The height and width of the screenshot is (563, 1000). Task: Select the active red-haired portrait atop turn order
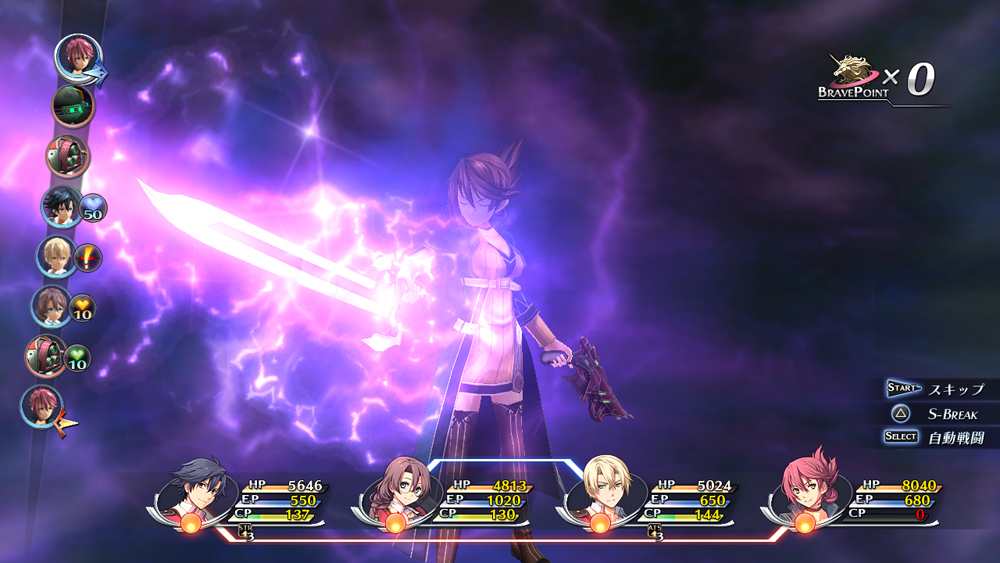tap(74, 55)
